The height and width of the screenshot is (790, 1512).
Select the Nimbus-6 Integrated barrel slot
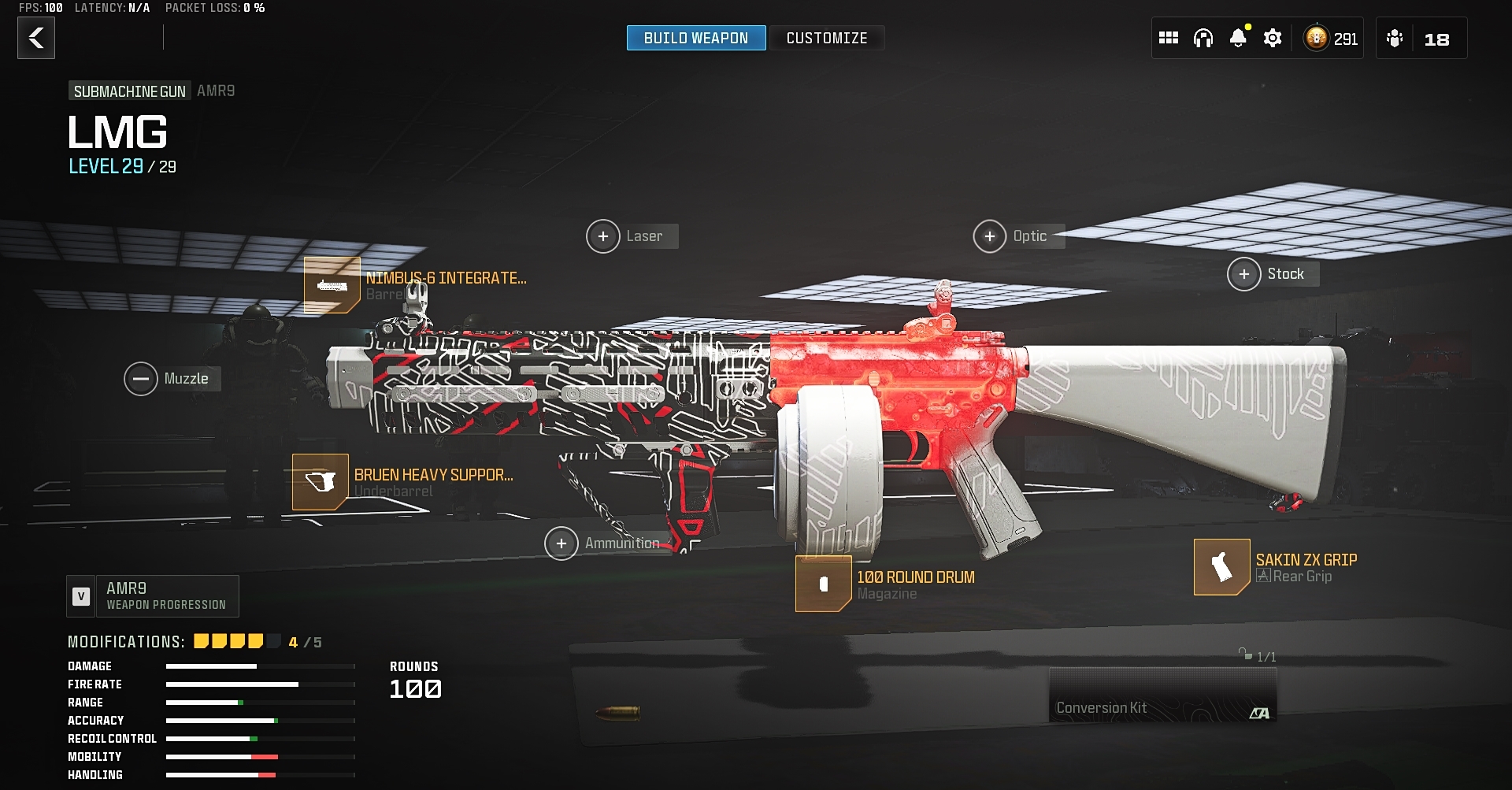pyautogui.click(x=332, y=285)
